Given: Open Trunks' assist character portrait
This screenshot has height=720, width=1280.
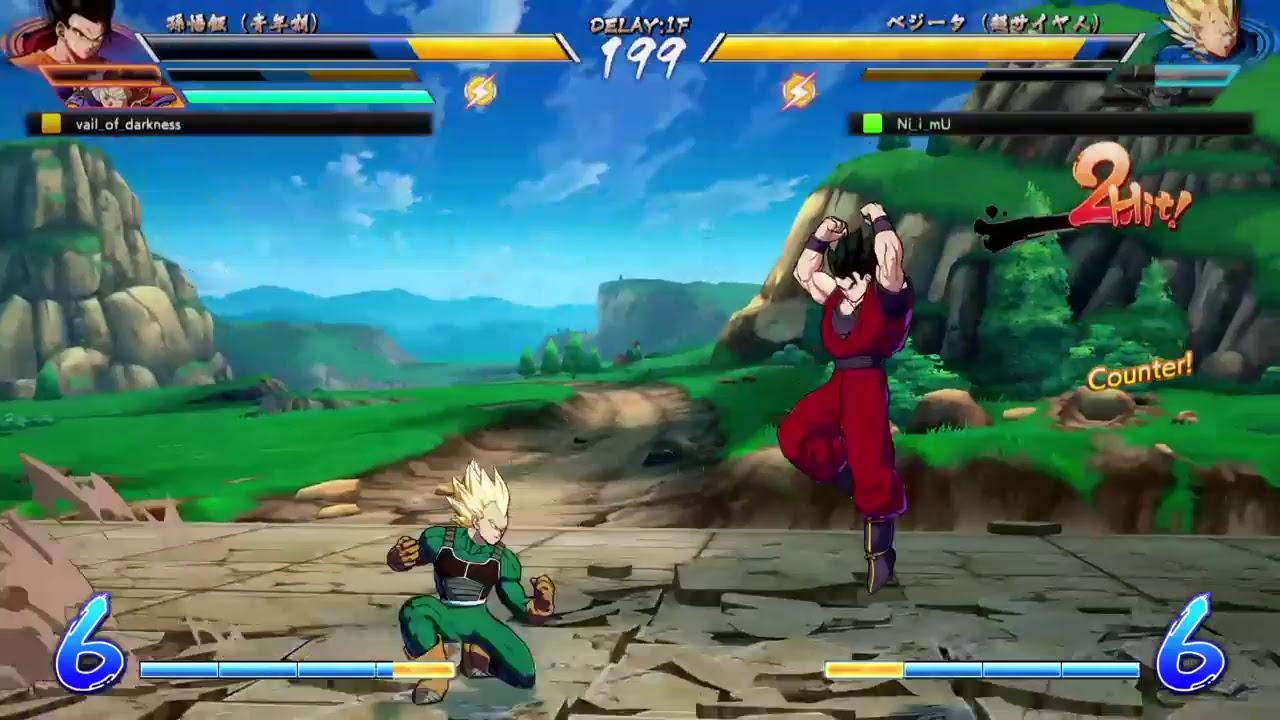Looking at the screenshot, I should tap(115, 100).
